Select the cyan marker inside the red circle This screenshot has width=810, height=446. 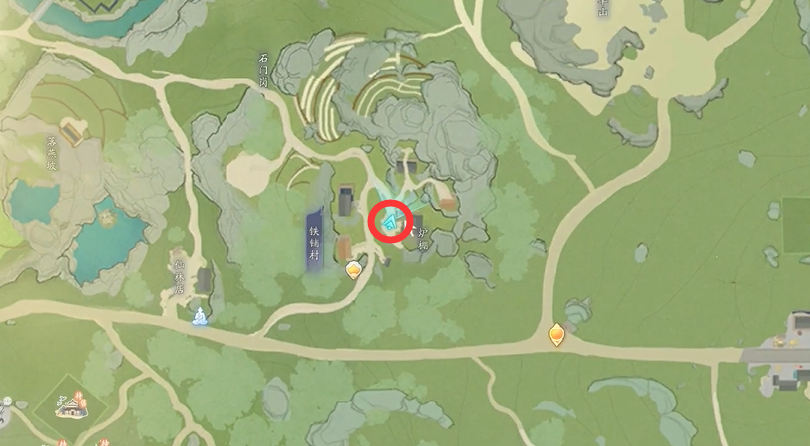[x=392, y=219]
